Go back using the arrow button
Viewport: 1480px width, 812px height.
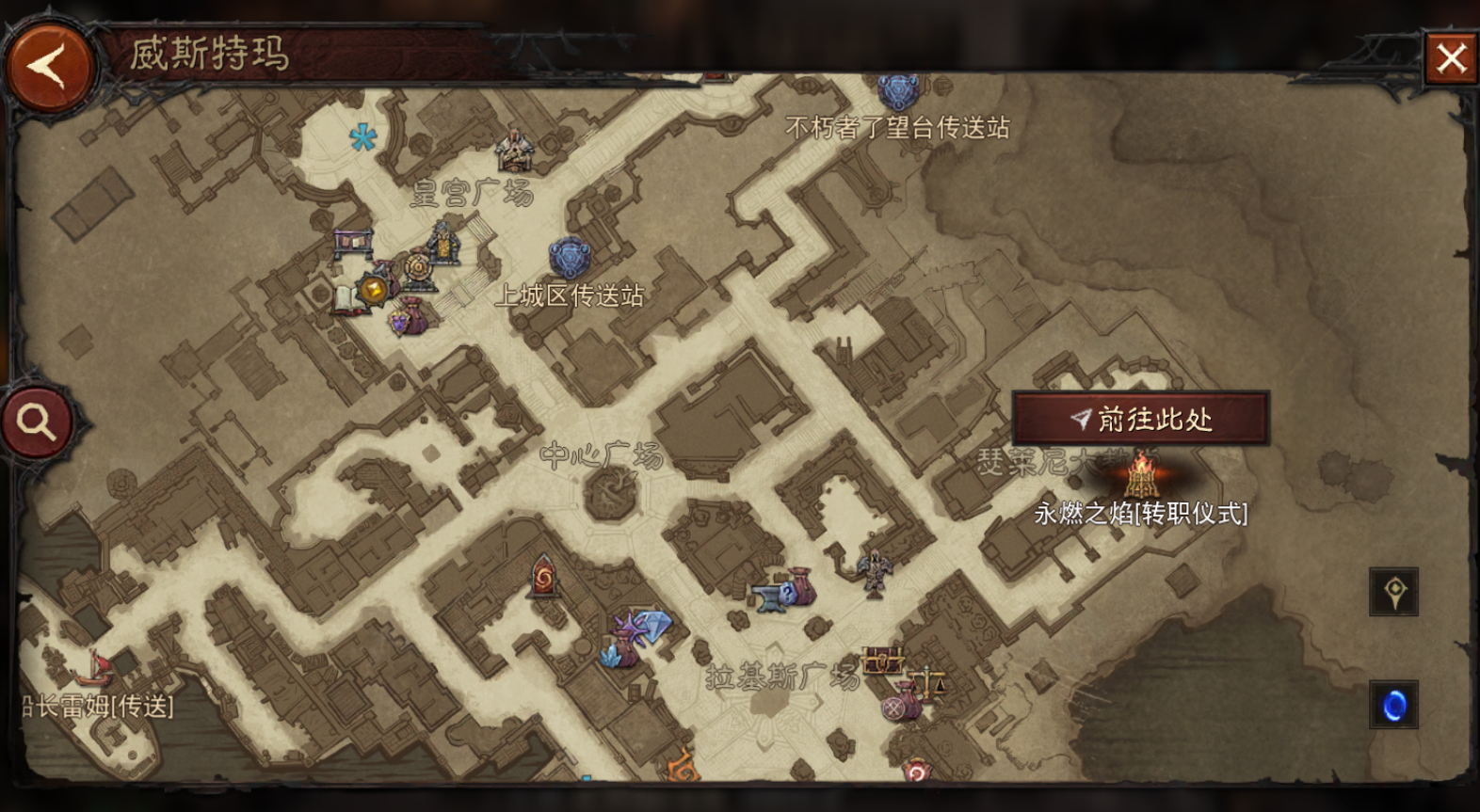pos(49,67)
